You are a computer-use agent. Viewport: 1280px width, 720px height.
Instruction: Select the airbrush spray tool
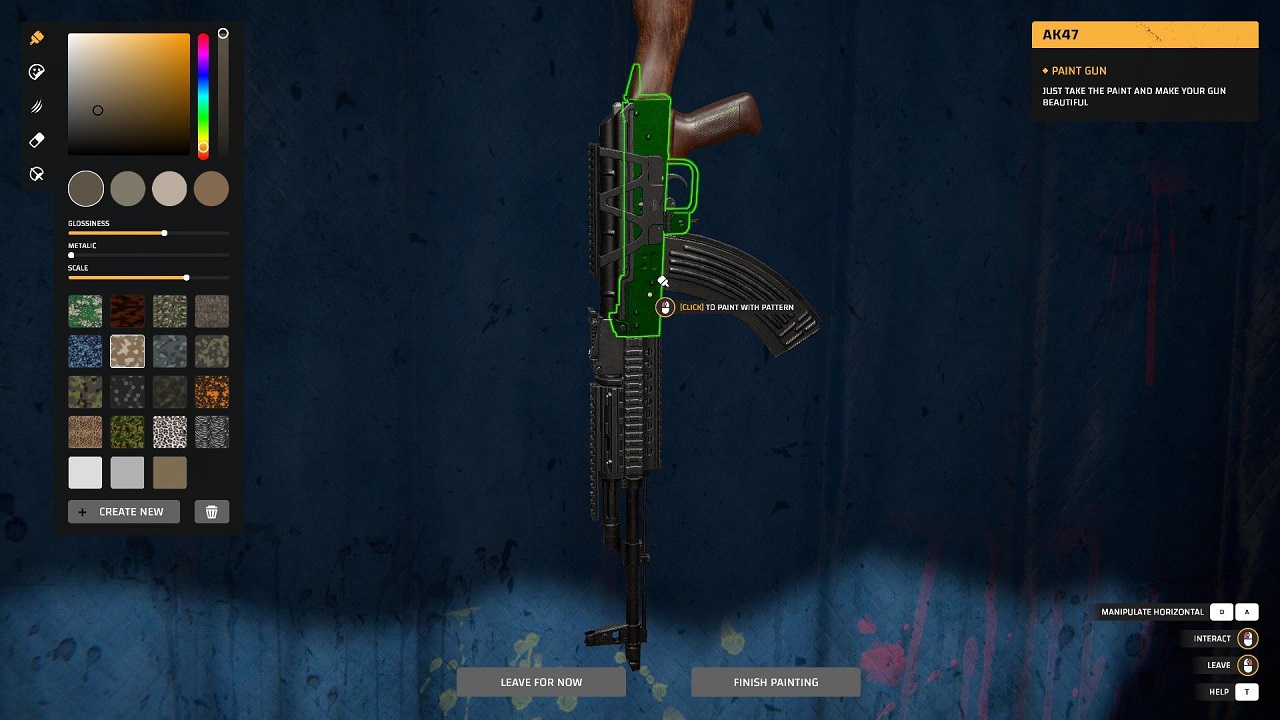[x=37, y=106]
